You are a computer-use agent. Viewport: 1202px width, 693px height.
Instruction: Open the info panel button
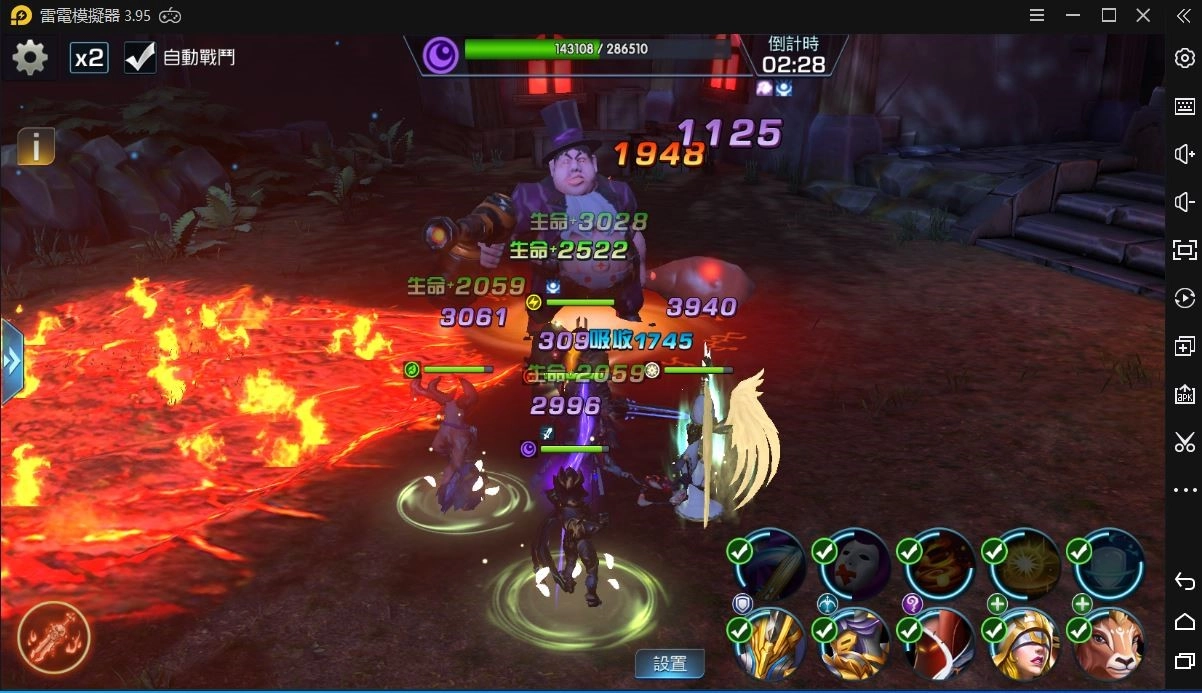tap(36, 147)
